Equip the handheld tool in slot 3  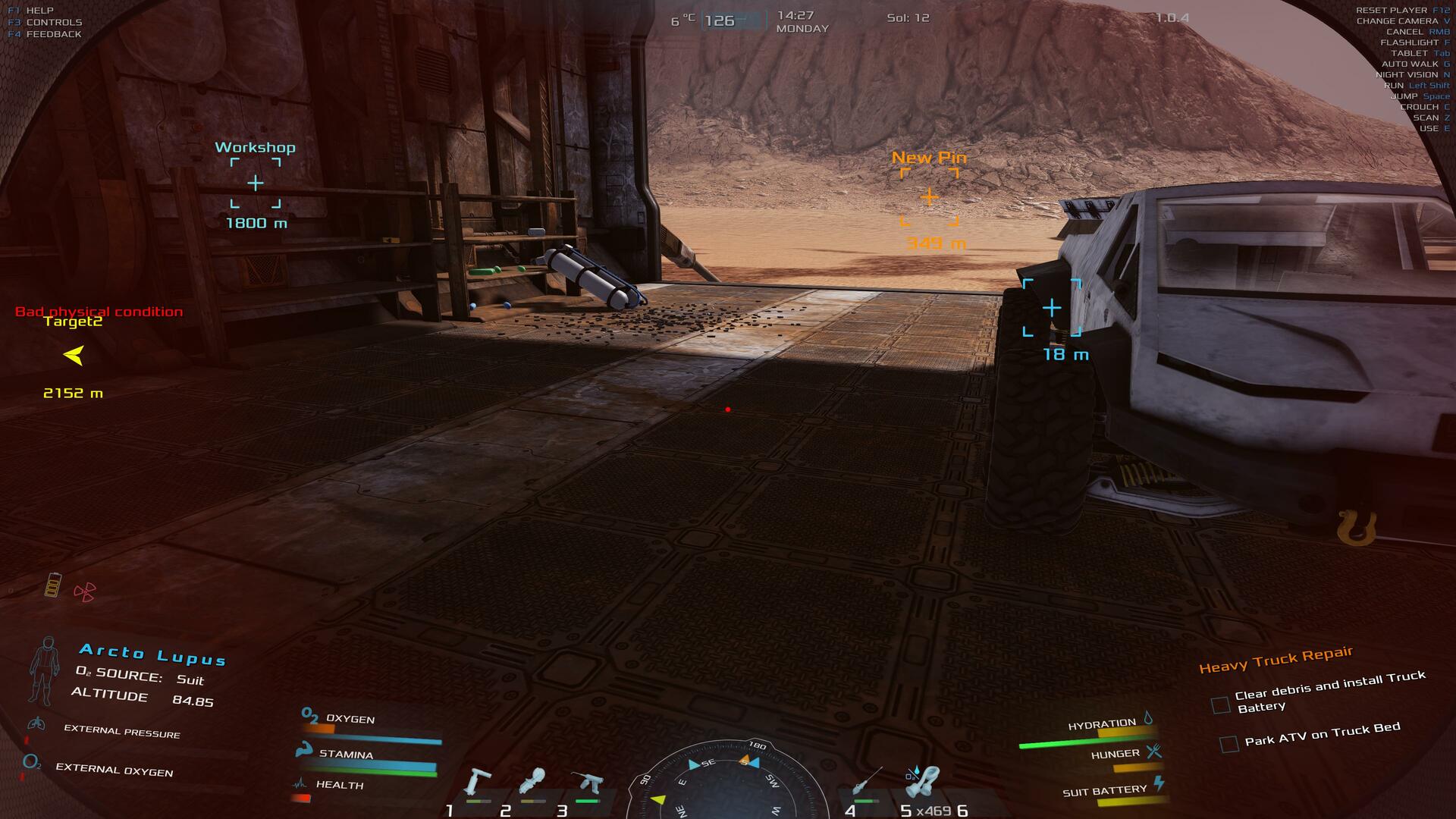click(x=588, y=783)
